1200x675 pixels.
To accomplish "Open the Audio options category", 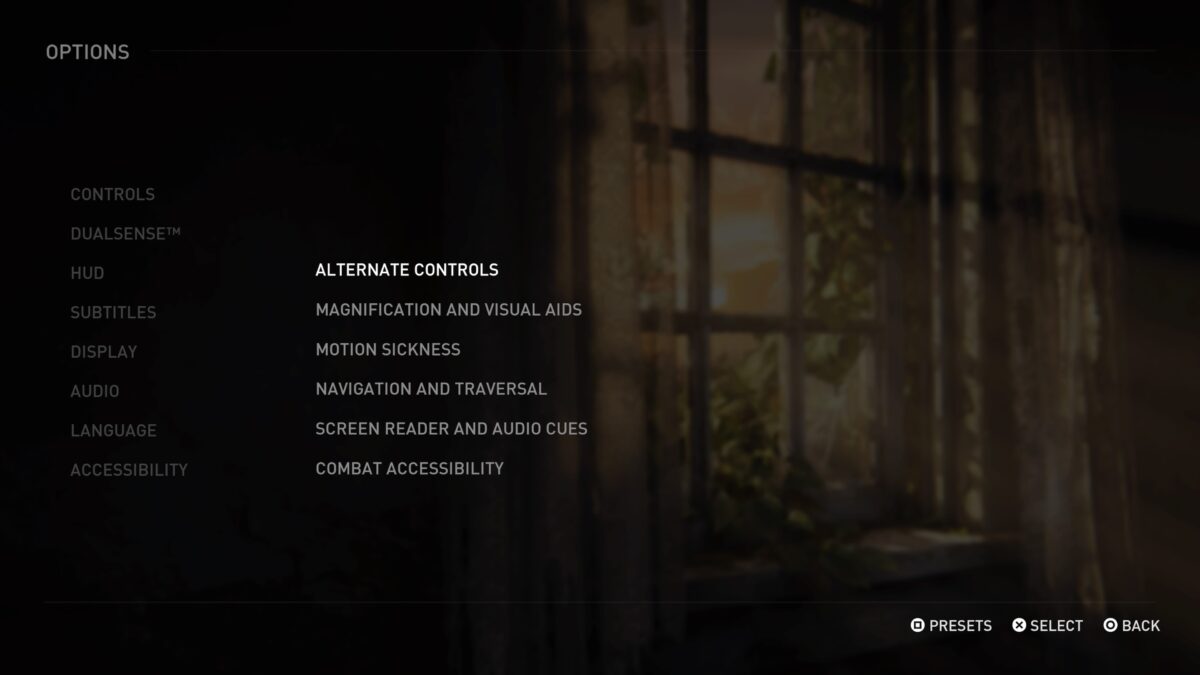I will [x=94, y=391].
